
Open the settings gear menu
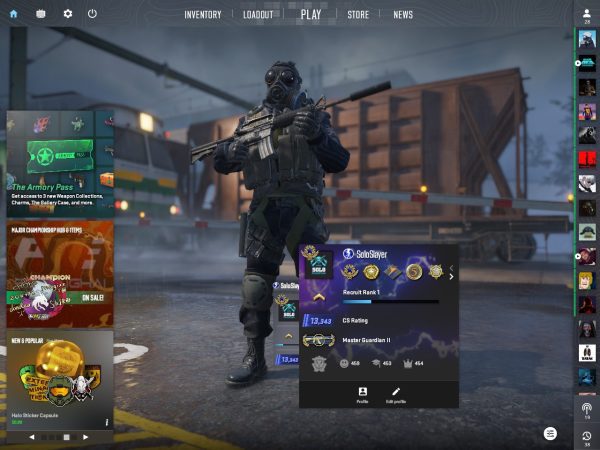[x=68, y=14]
